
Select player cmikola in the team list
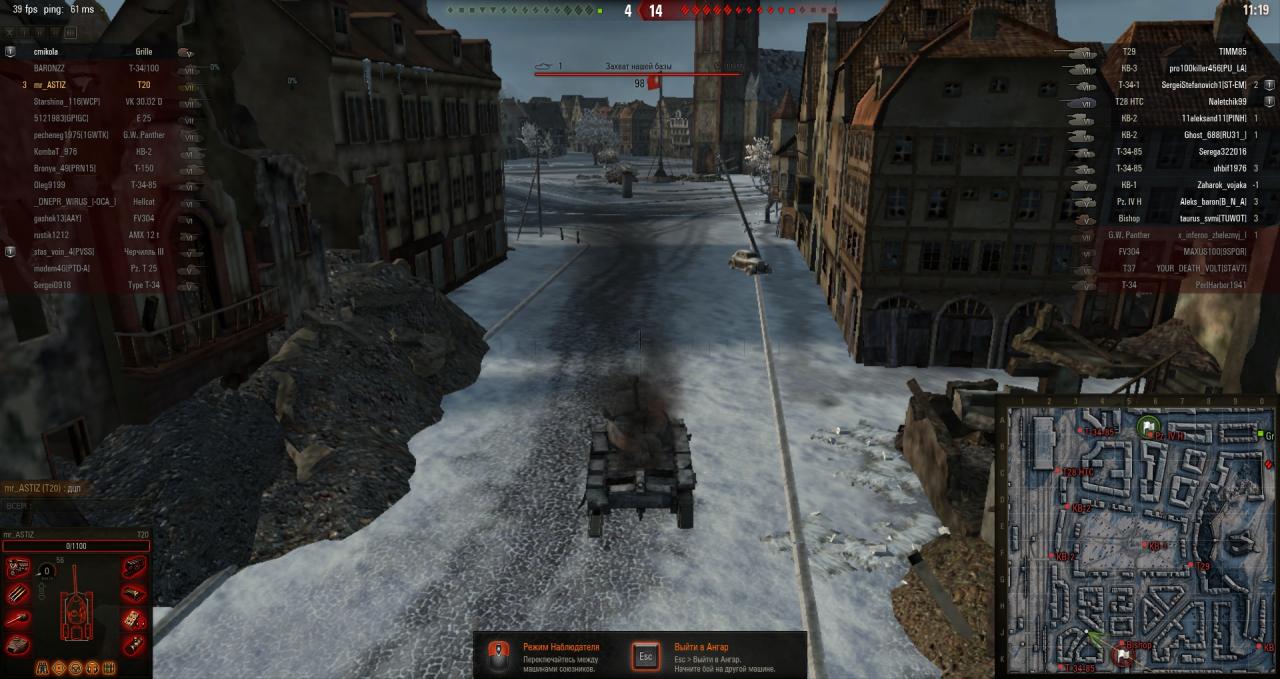46,51
